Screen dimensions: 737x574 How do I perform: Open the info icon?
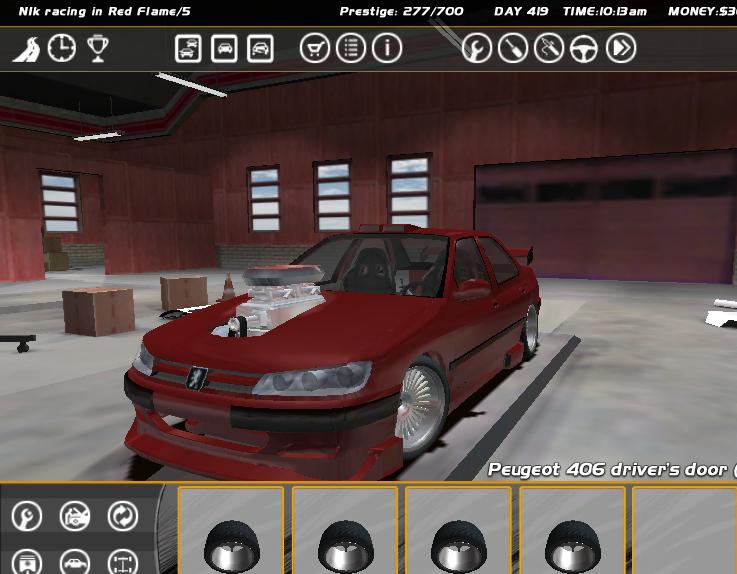point(387,48)
